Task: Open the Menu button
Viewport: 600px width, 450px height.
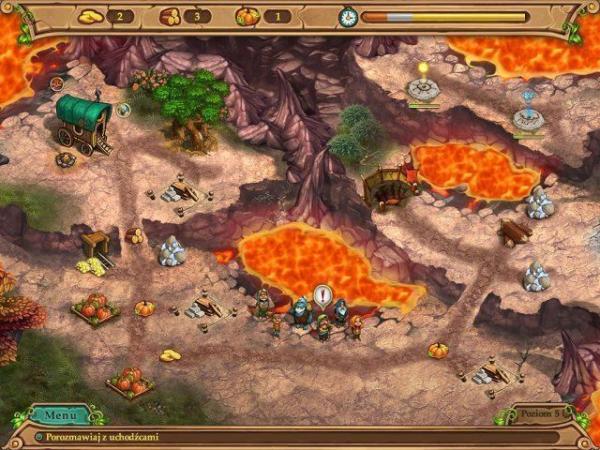Action: pyautogui.click(x=59, y=414)
